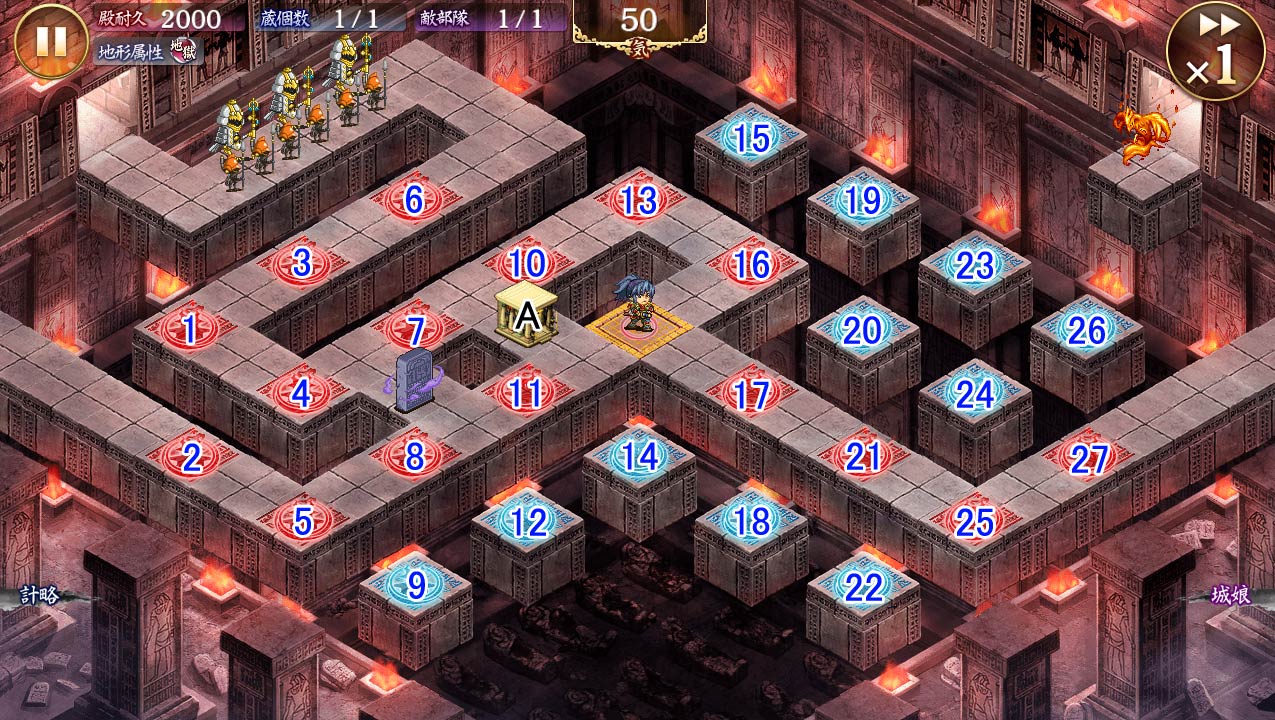Select blue placement tile 19
Viewport: 1275px width, 720px height.
(x=863, y=202)
